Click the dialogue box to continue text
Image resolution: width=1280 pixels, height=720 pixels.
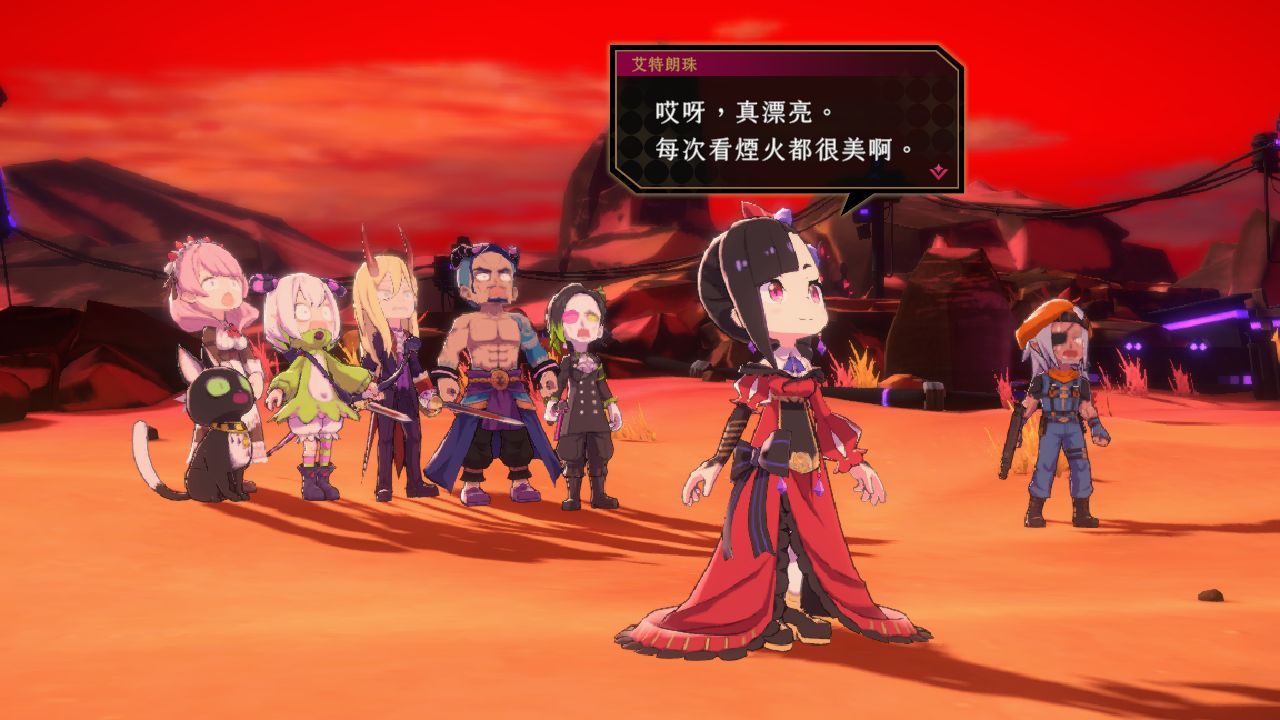pos(780,130)
